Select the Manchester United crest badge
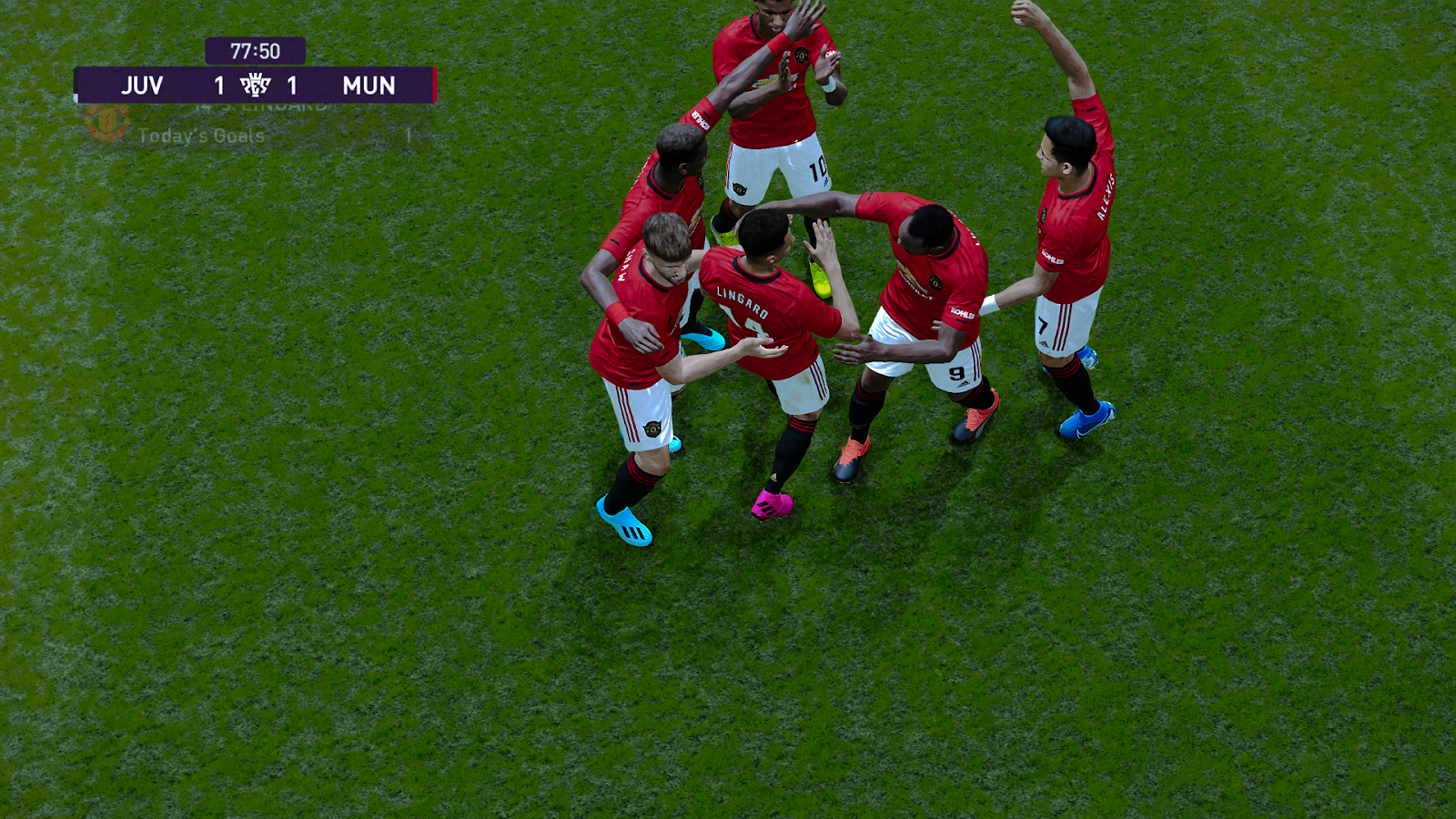This screenshot has height=819, width=1456. pos(106,125)
